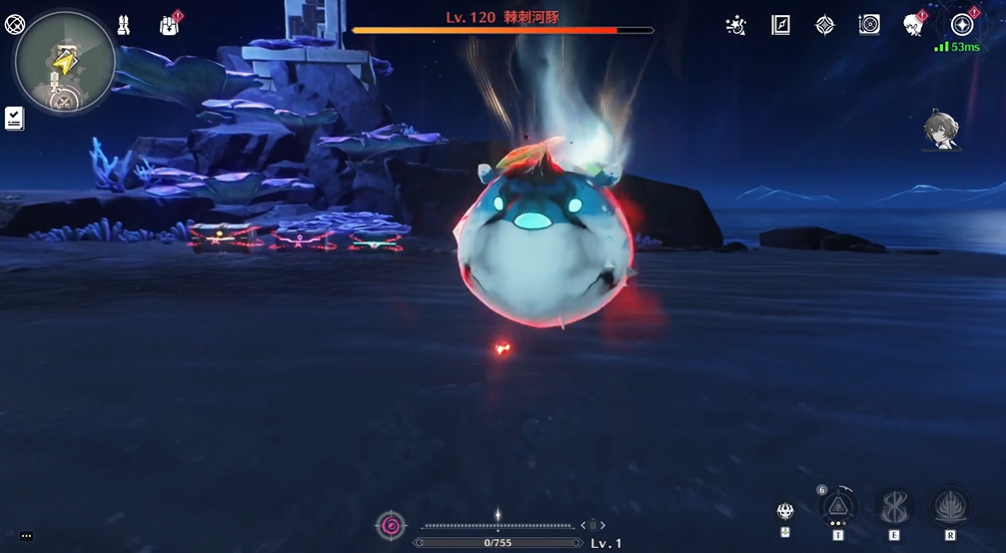Activate the triangle utility gadget skill
This screenshot has width=1006, height=553.
[838, 507]
